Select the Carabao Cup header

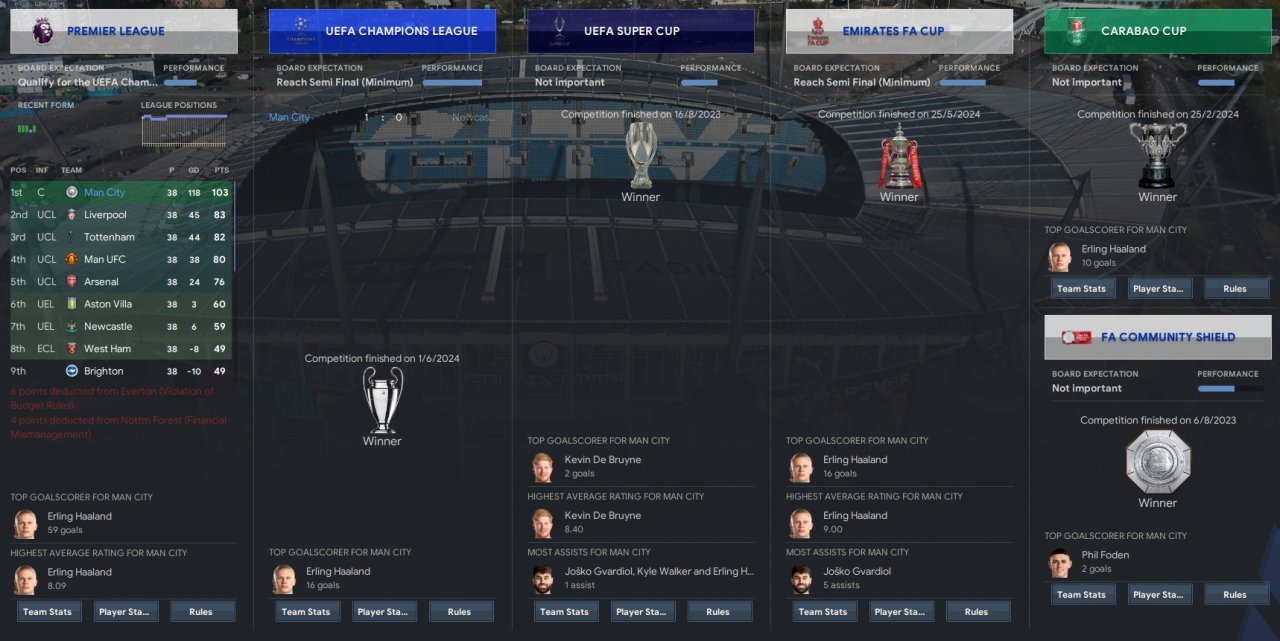click(1157, 31)
